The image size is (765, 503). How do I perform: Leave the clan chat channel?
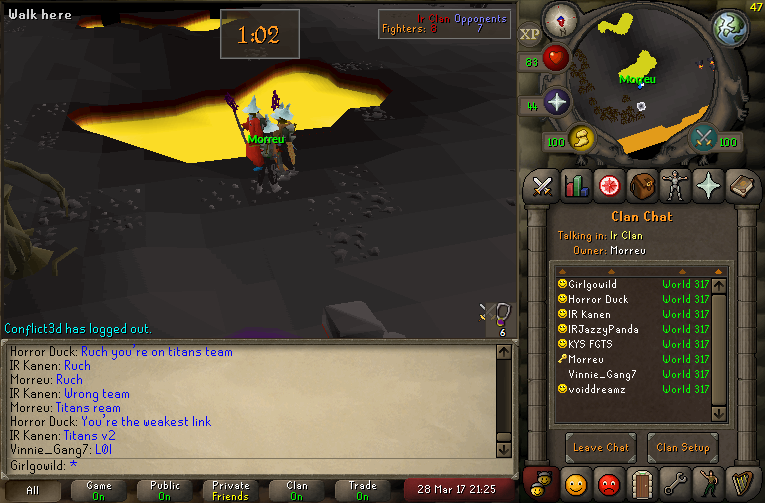pyautogui.click(x=601, y=447)
